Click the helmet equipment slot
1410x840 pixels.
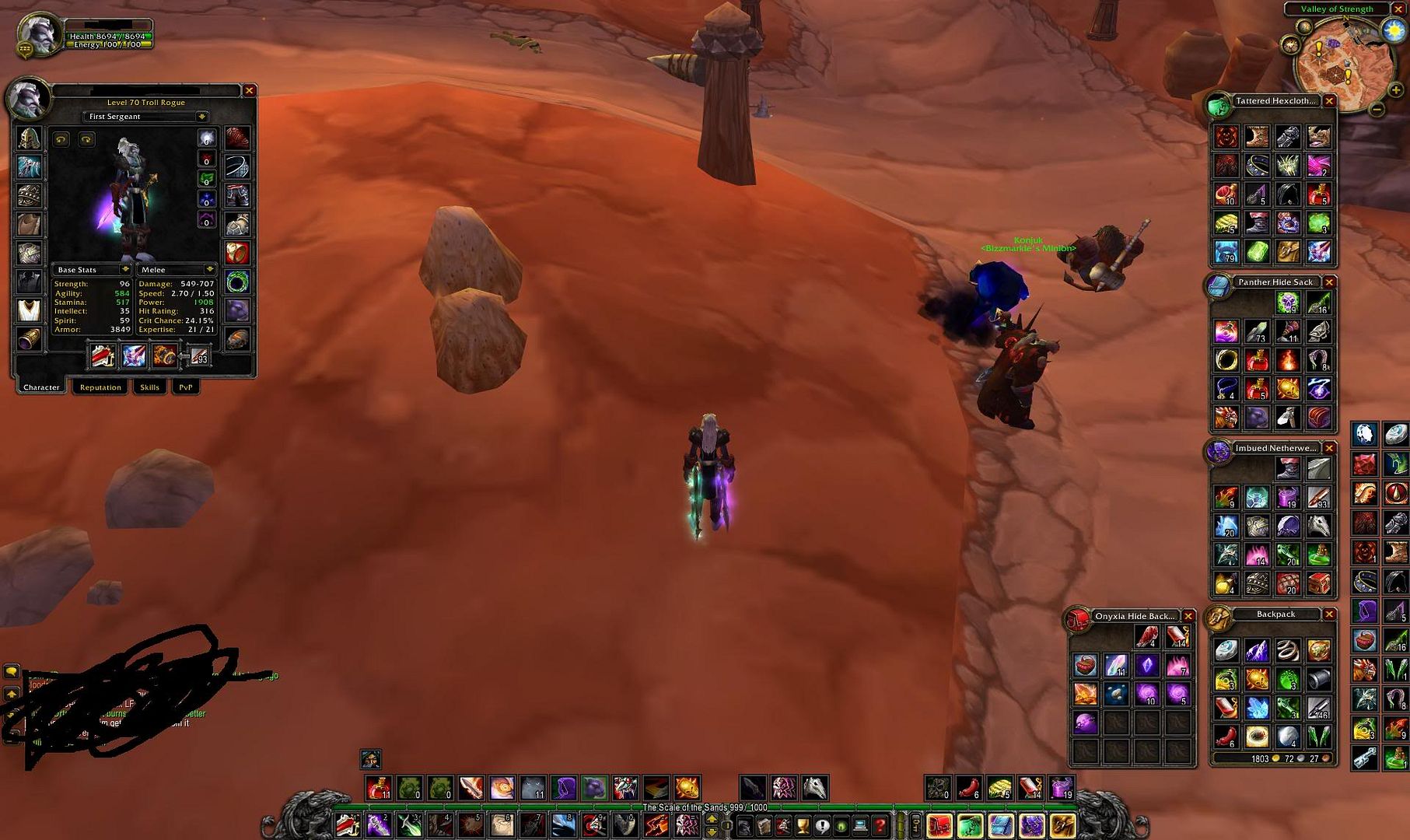(29, 138)
